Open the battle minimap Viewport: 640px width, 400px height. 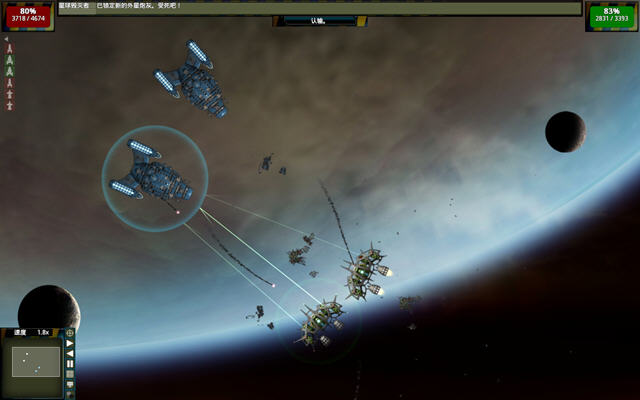click(36, 361)
